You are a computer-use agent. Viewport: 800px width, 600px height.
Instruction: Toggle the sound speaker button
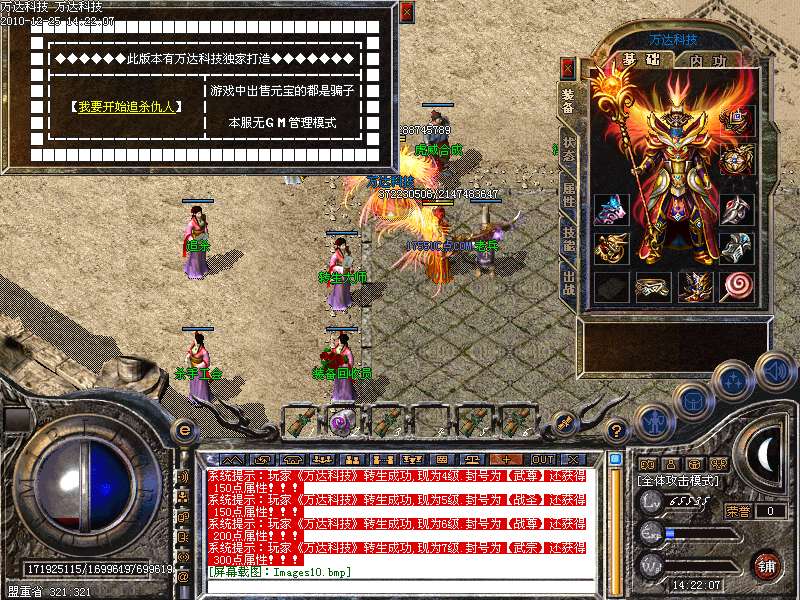point(774,370)
